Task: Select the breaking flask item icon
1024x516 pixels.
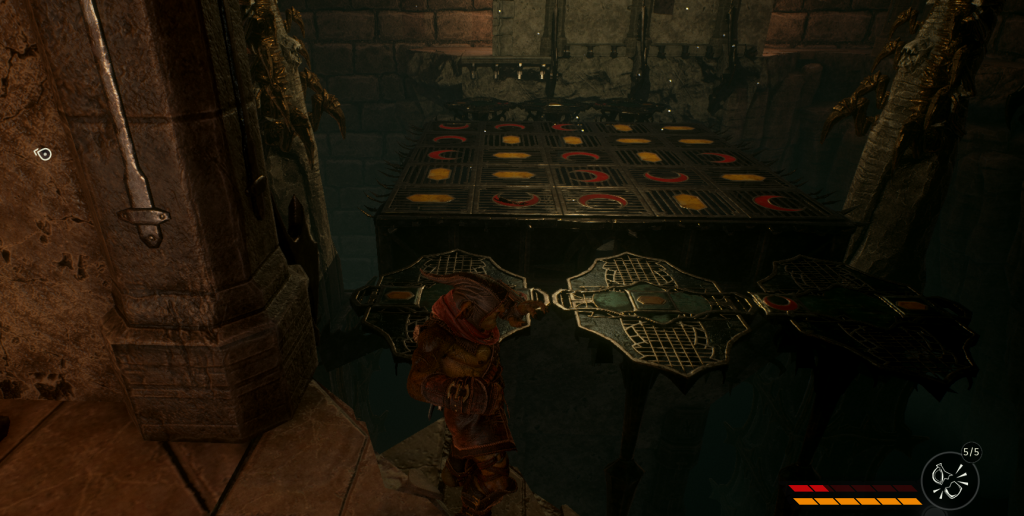Action: 949,480
